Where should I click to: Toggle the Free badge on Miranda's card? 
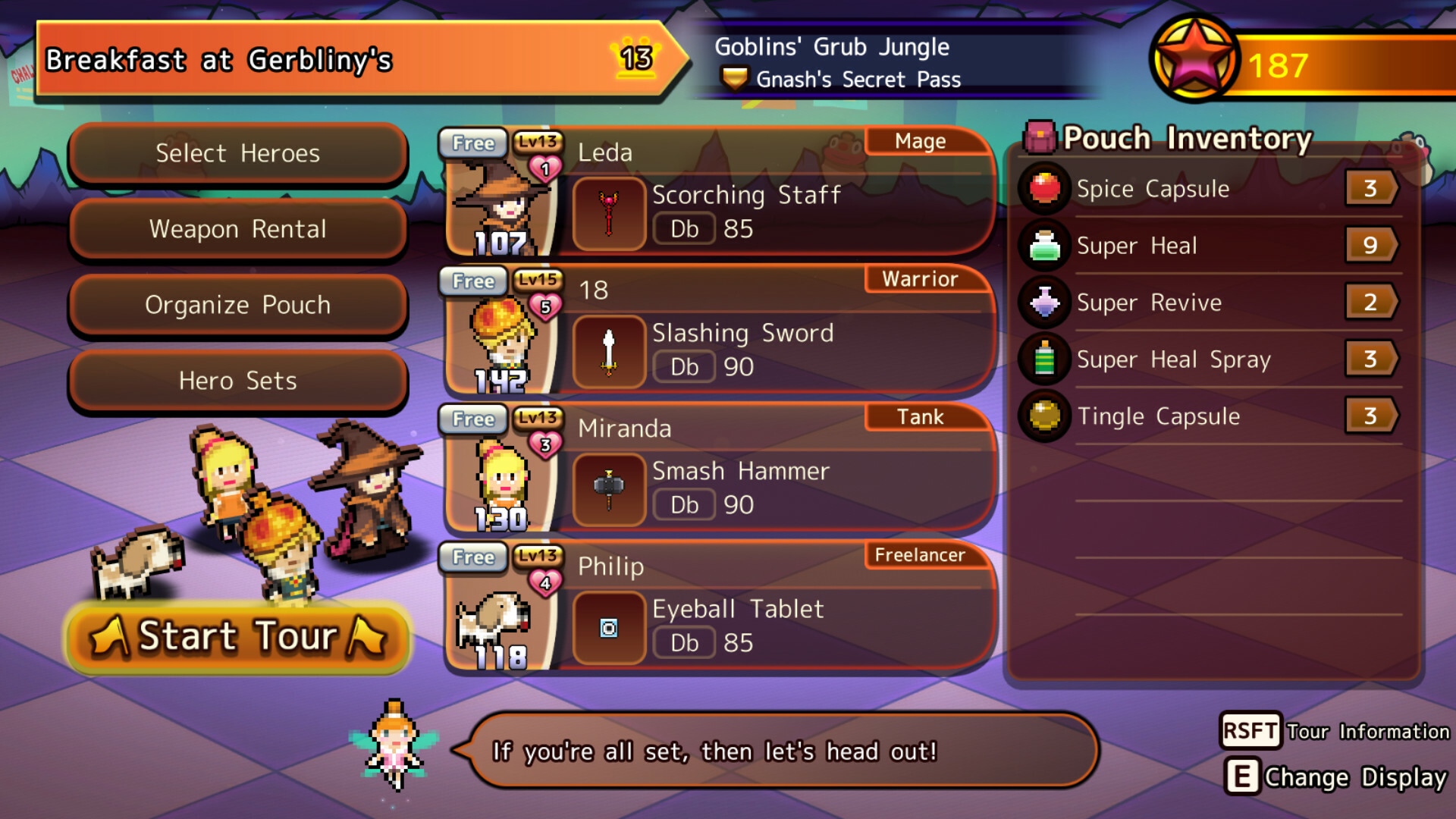point(472,419)
